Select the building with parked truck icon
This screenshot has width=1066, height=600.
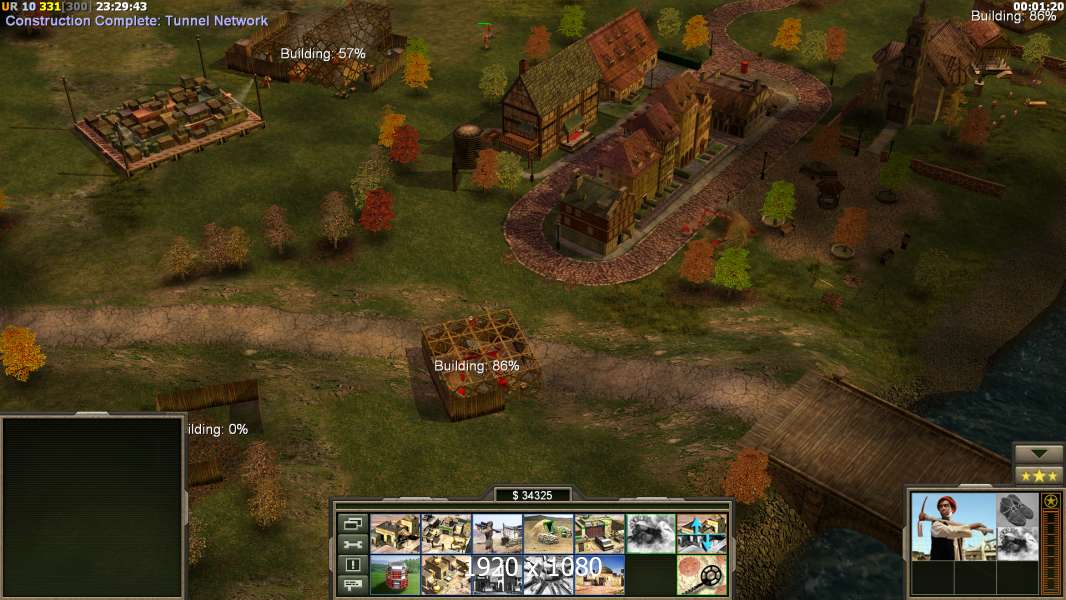[599, 533]
